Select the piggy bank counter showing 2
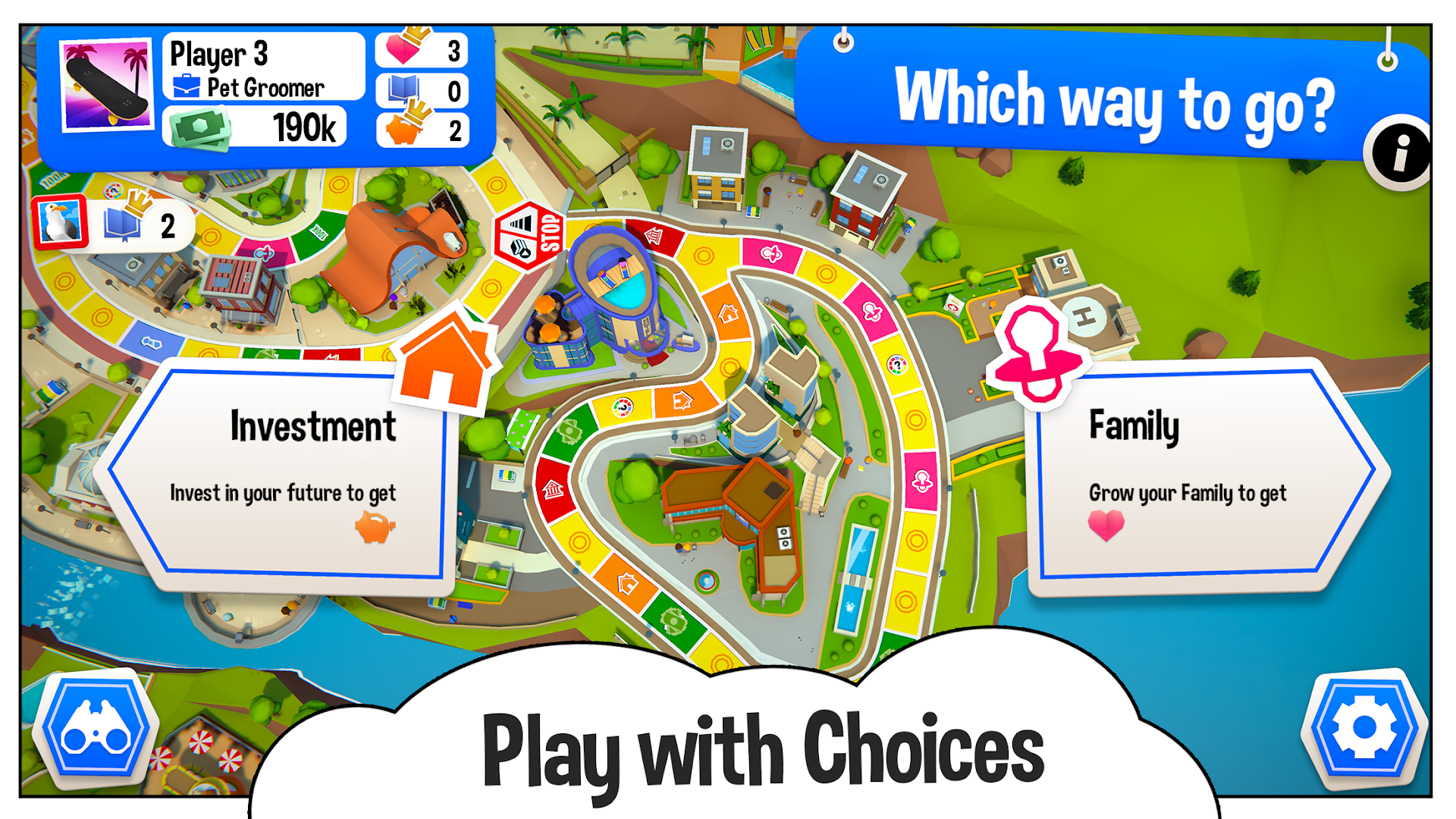1456x819 pixels. click(422, 130)
